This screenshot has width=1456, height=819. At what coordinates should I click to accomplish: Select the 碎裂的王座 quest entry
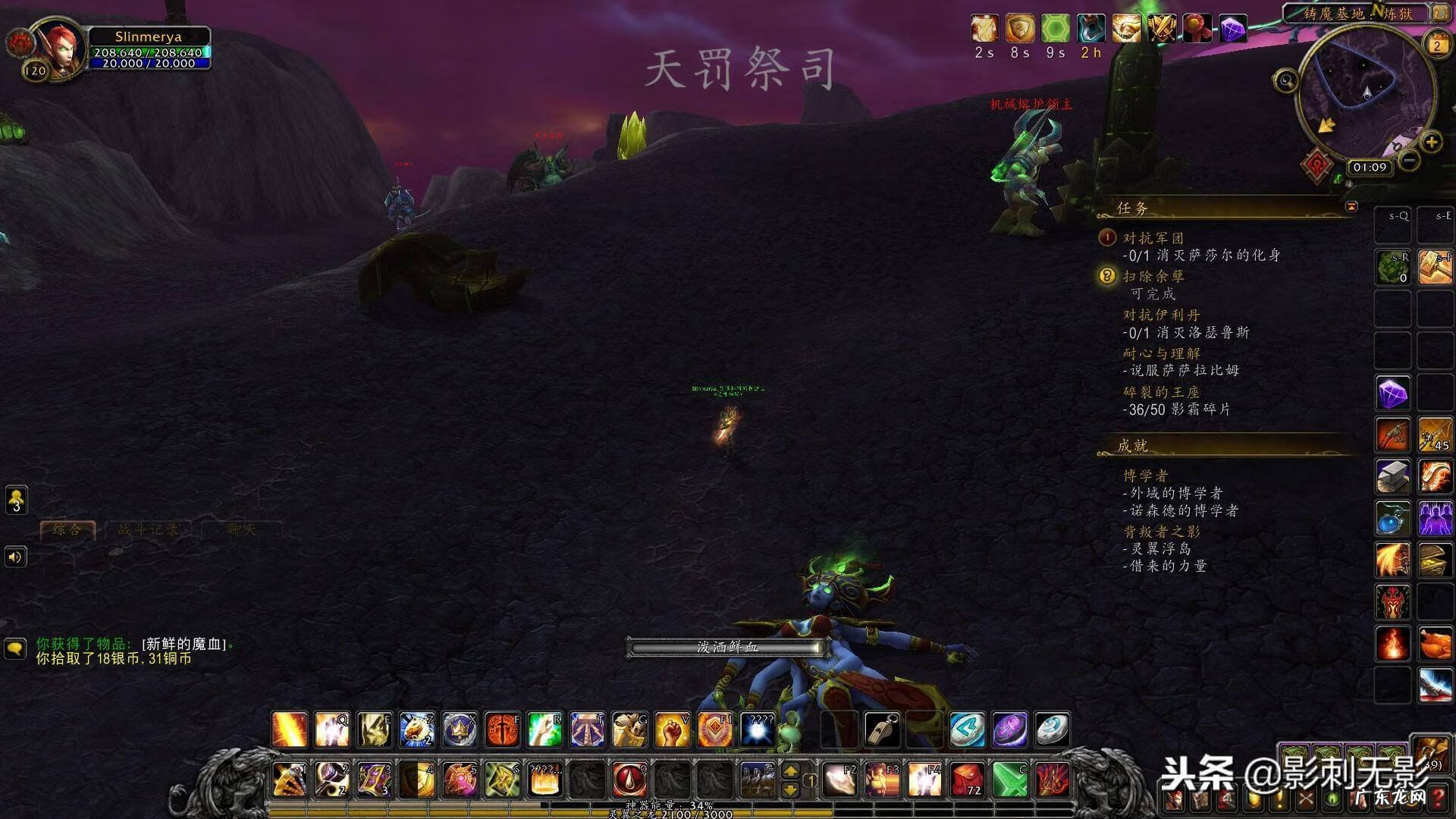1161,392
